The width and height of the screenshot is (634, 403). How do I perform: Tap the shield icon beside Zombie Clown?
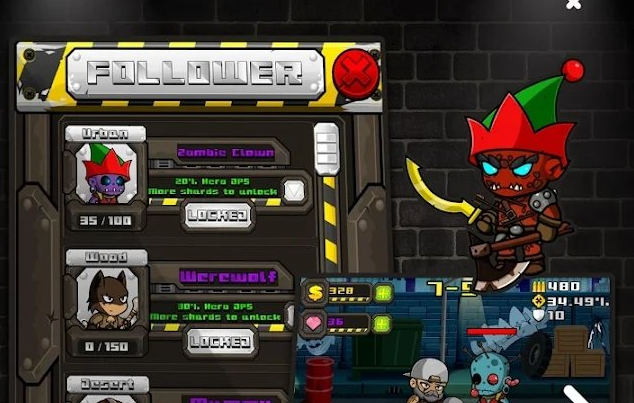click(x=294, y=189)
